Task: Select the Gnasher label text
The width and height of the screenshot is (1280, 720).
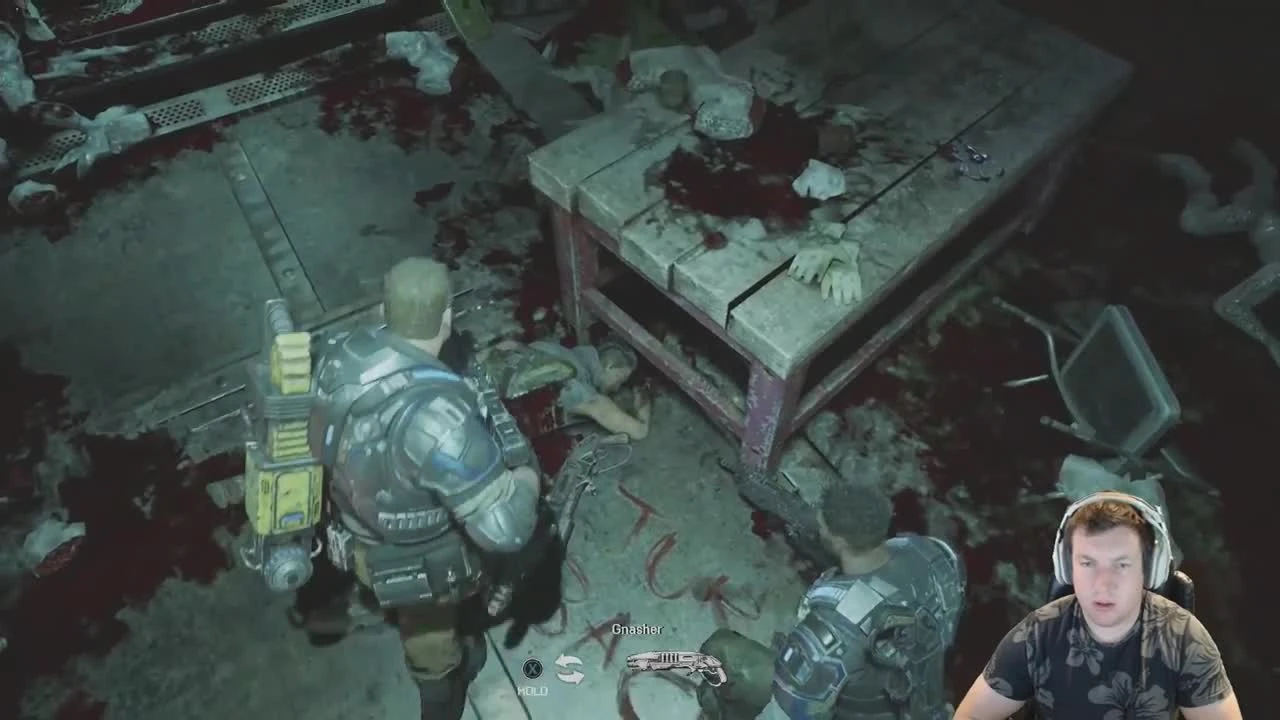Action: (637, 629)
